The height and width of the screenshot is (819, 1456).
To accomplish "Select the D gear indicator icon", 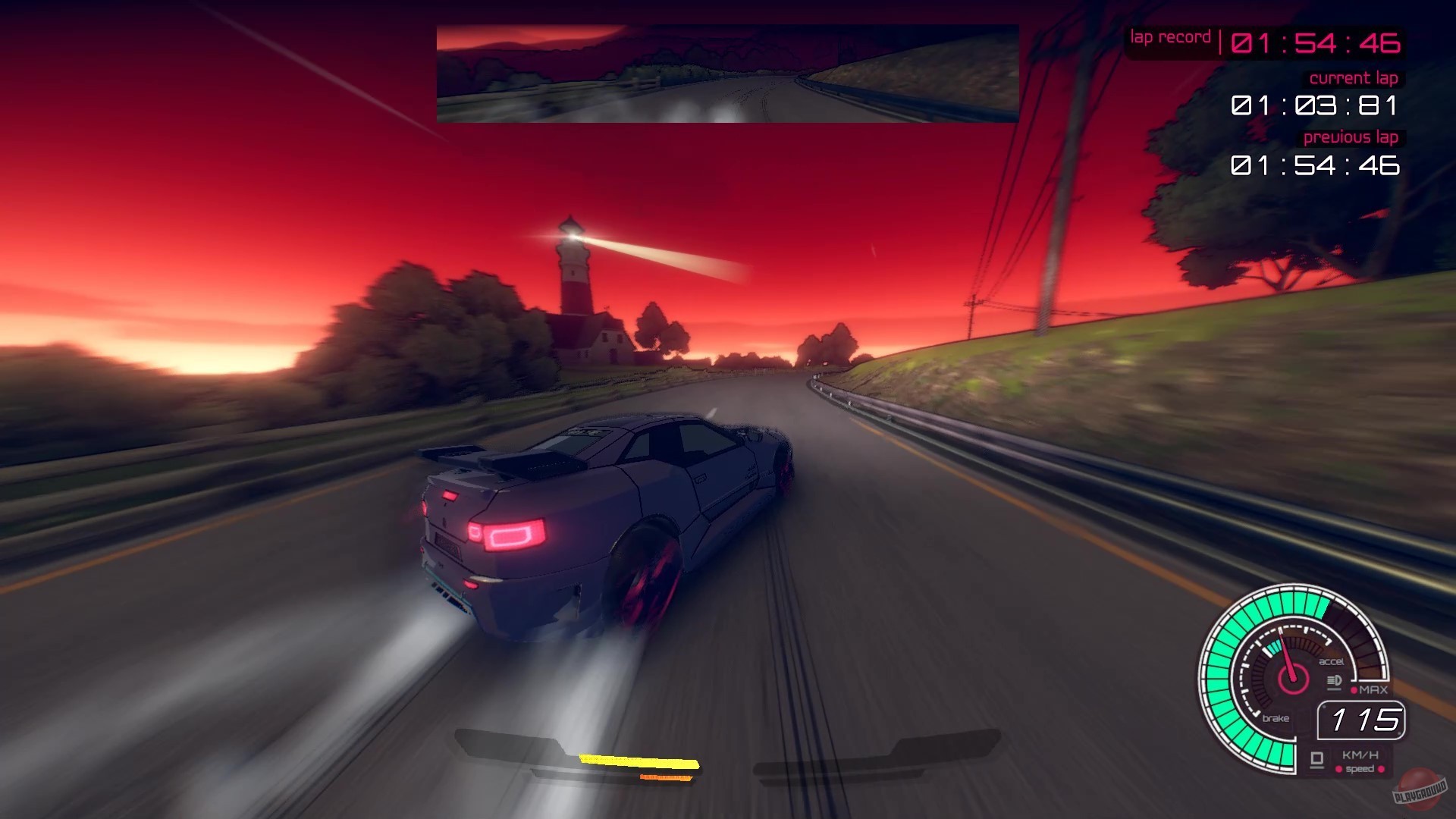I will click(1317, 759).
